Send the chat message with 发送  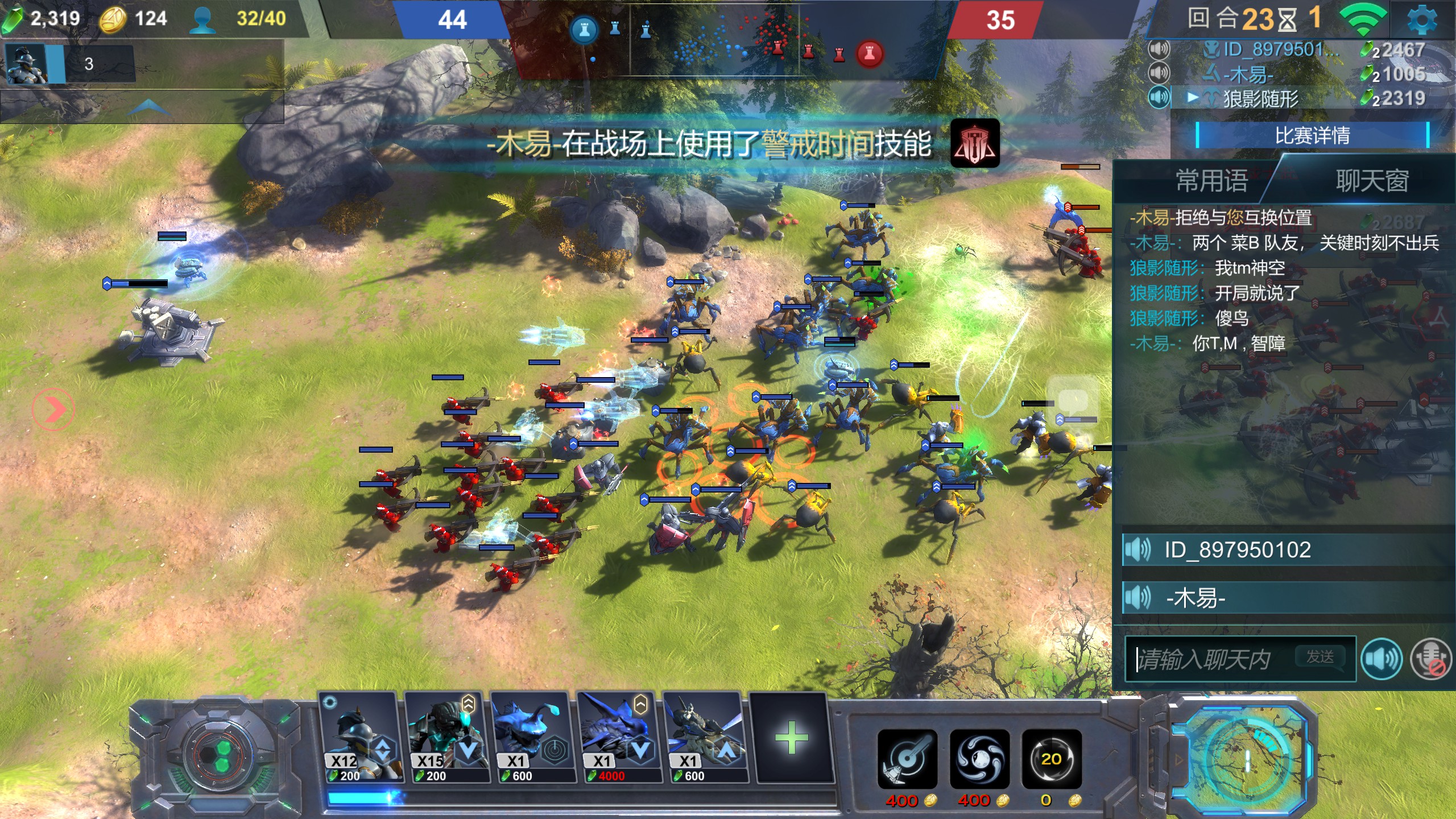tap(1320, 657)
